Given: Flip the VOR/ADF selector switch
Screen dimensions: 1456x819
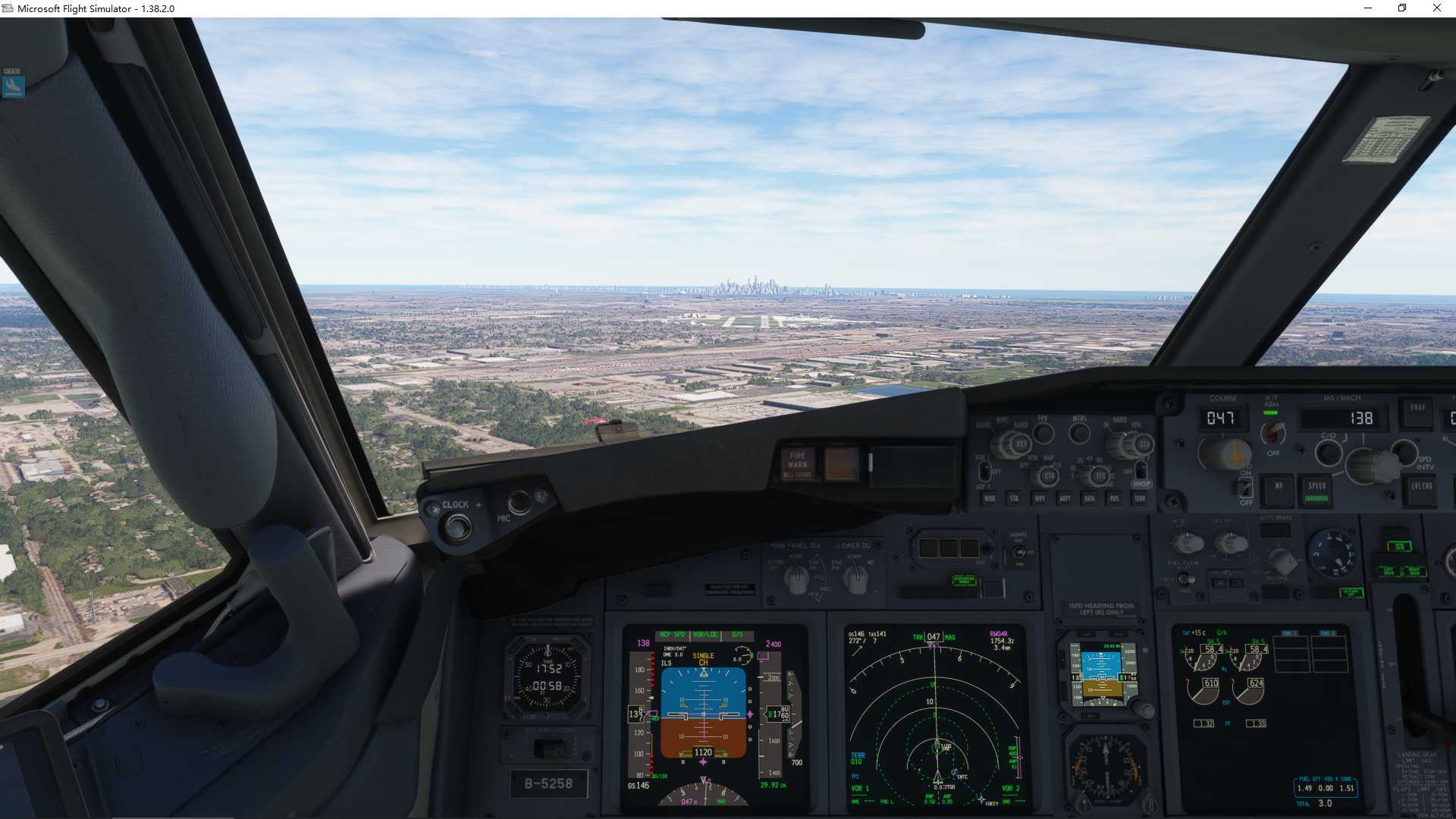Looking at the screenshot, I should click(984, 472).
